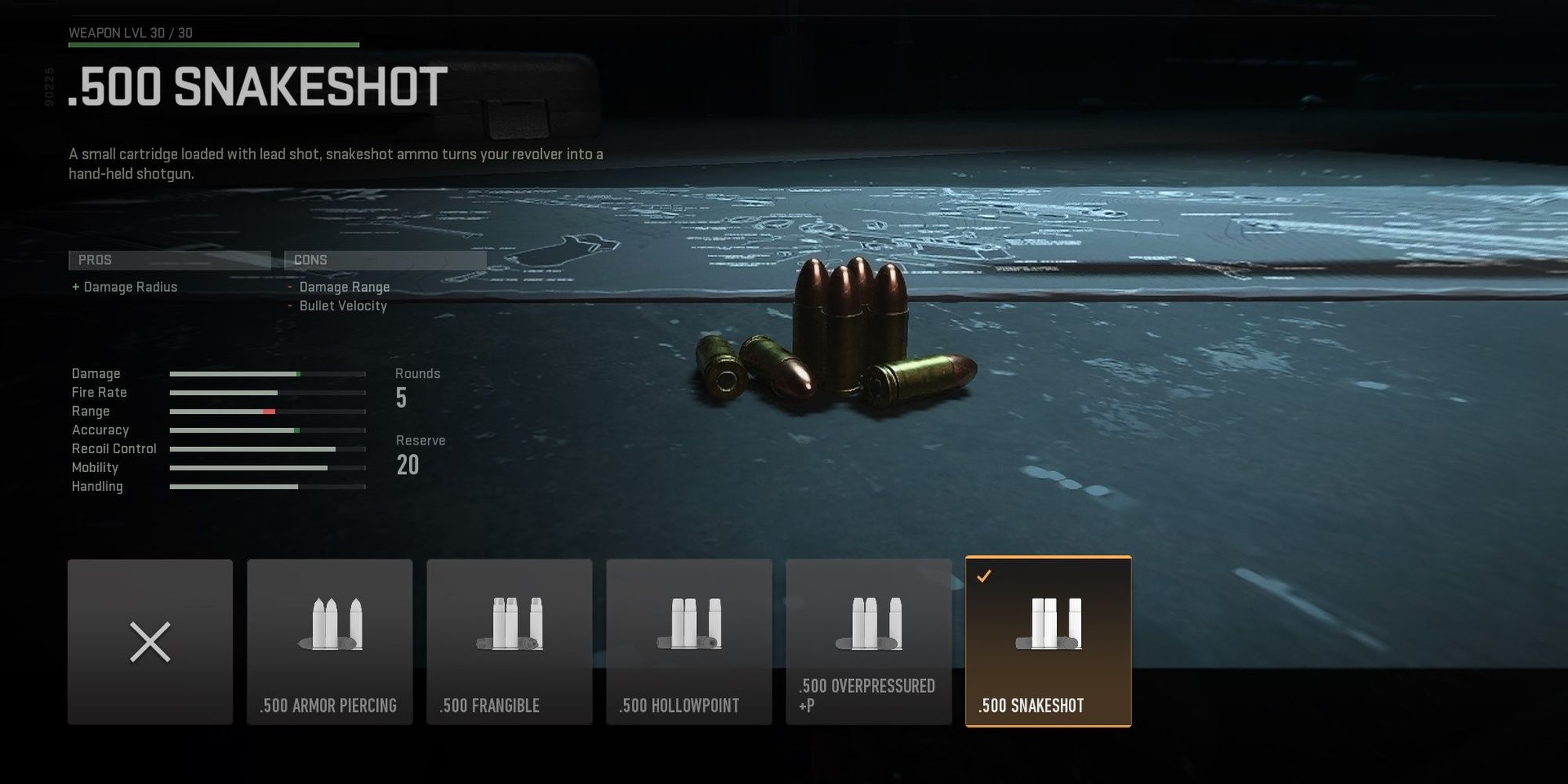
Task: Choose the .500 Frangible rounds
Action: 509,641
